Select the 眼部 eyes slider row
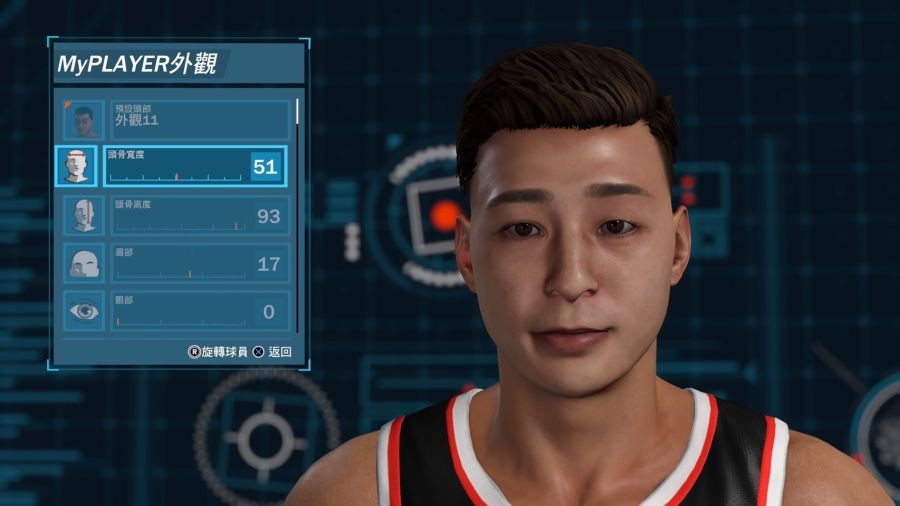Screen dimensions: 900x506 tap(198, 311)
